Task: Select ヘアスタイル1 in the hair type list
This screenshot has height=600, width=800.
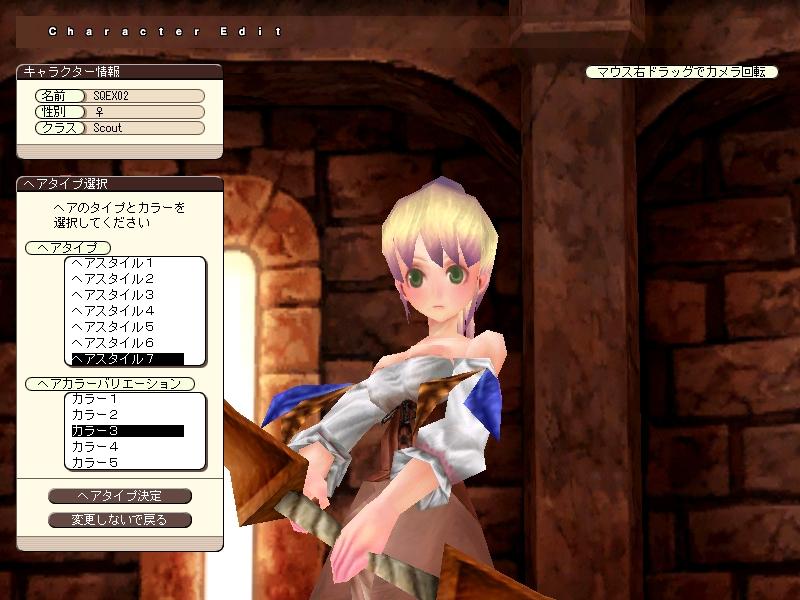Action: click(x=112, y=262)
